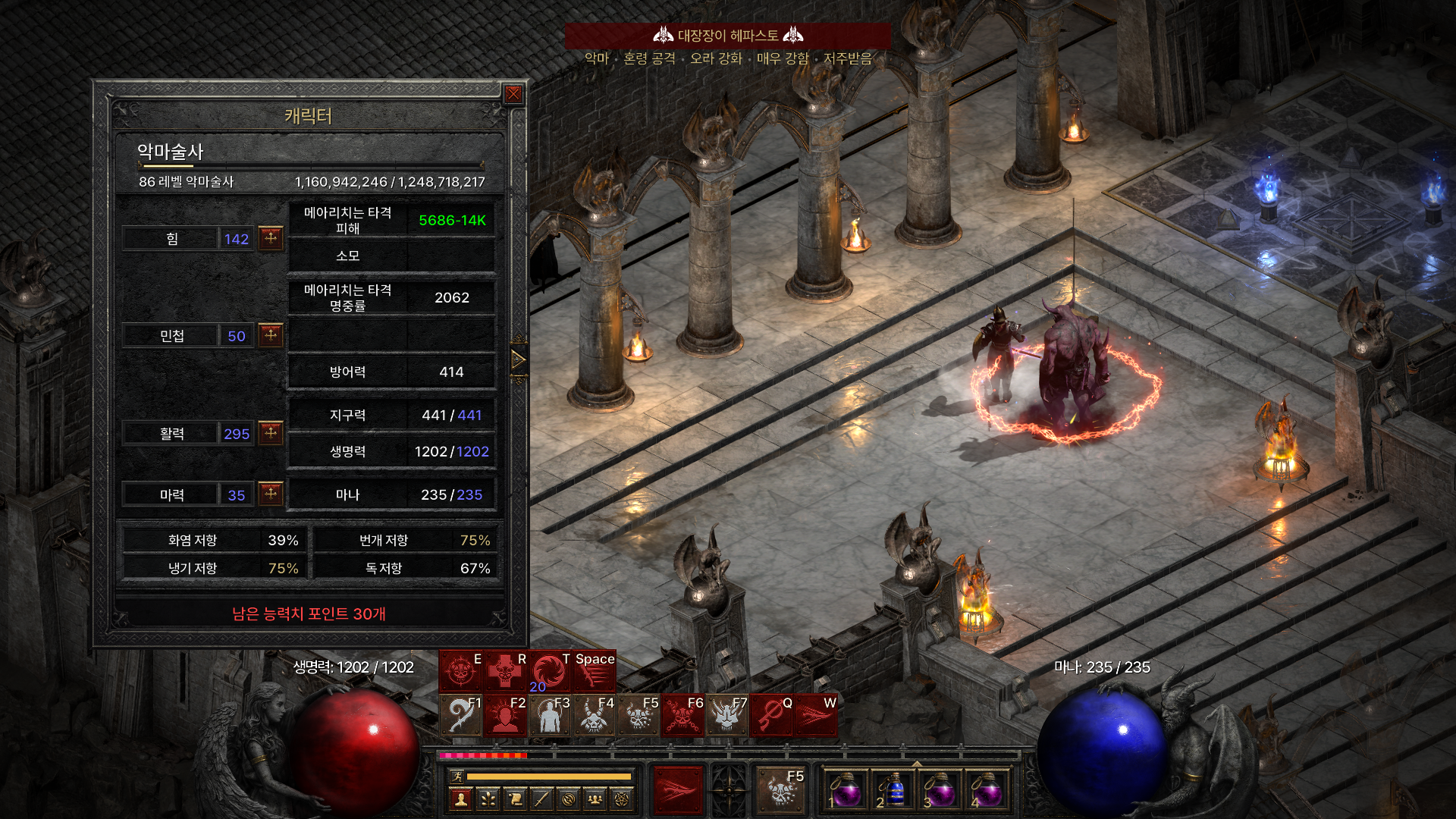The width and height of the screenshot is (1456, 819).
Task: Select the blue mana potion in belt
Action: pos(893,792)
